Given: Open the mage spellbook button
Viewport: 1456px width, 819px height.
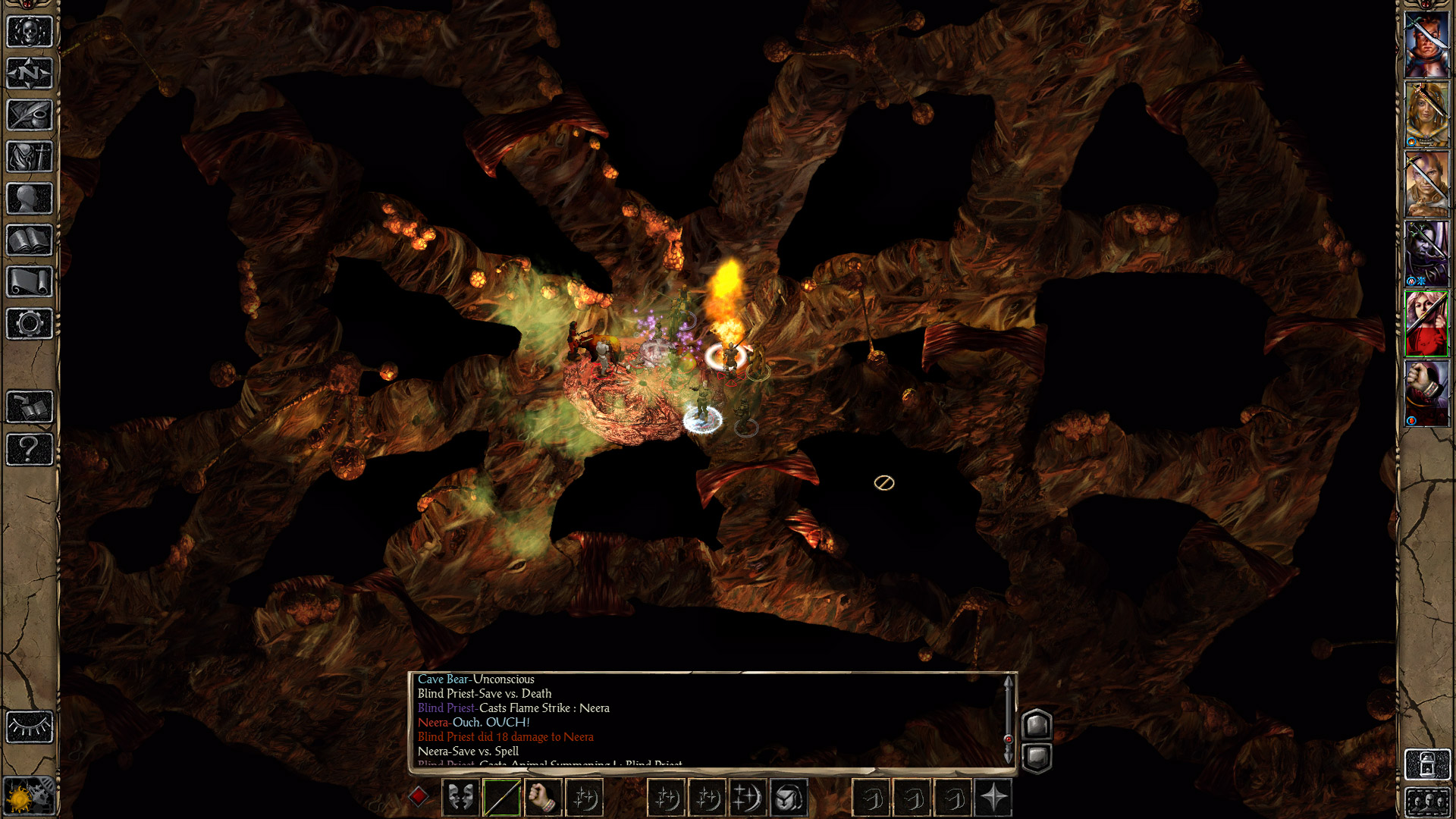Looking at the screenshot, I should [30, 240].
